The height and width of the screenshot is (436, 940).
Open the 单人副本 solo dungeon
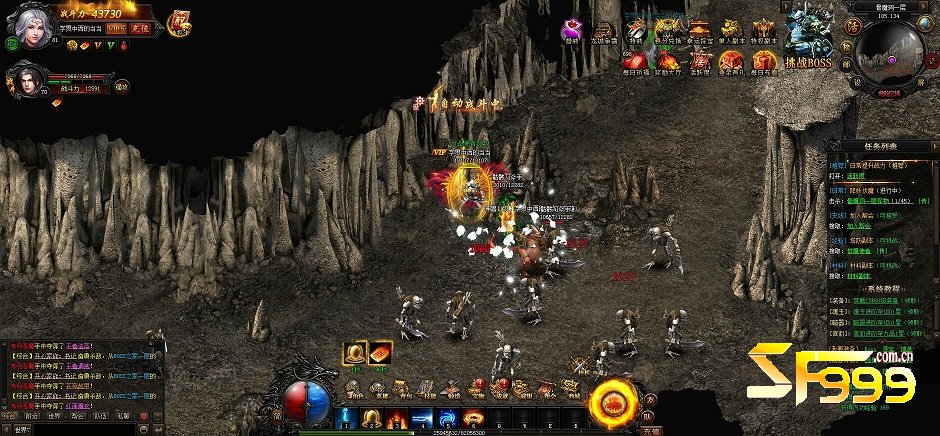click(732, 30)
